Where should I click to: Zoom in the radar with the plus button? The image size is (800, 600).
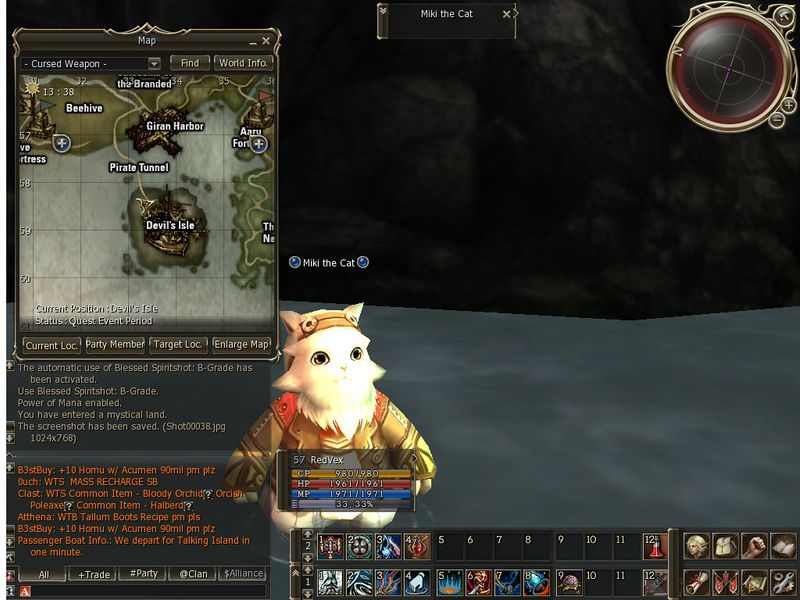coord(789,106)
